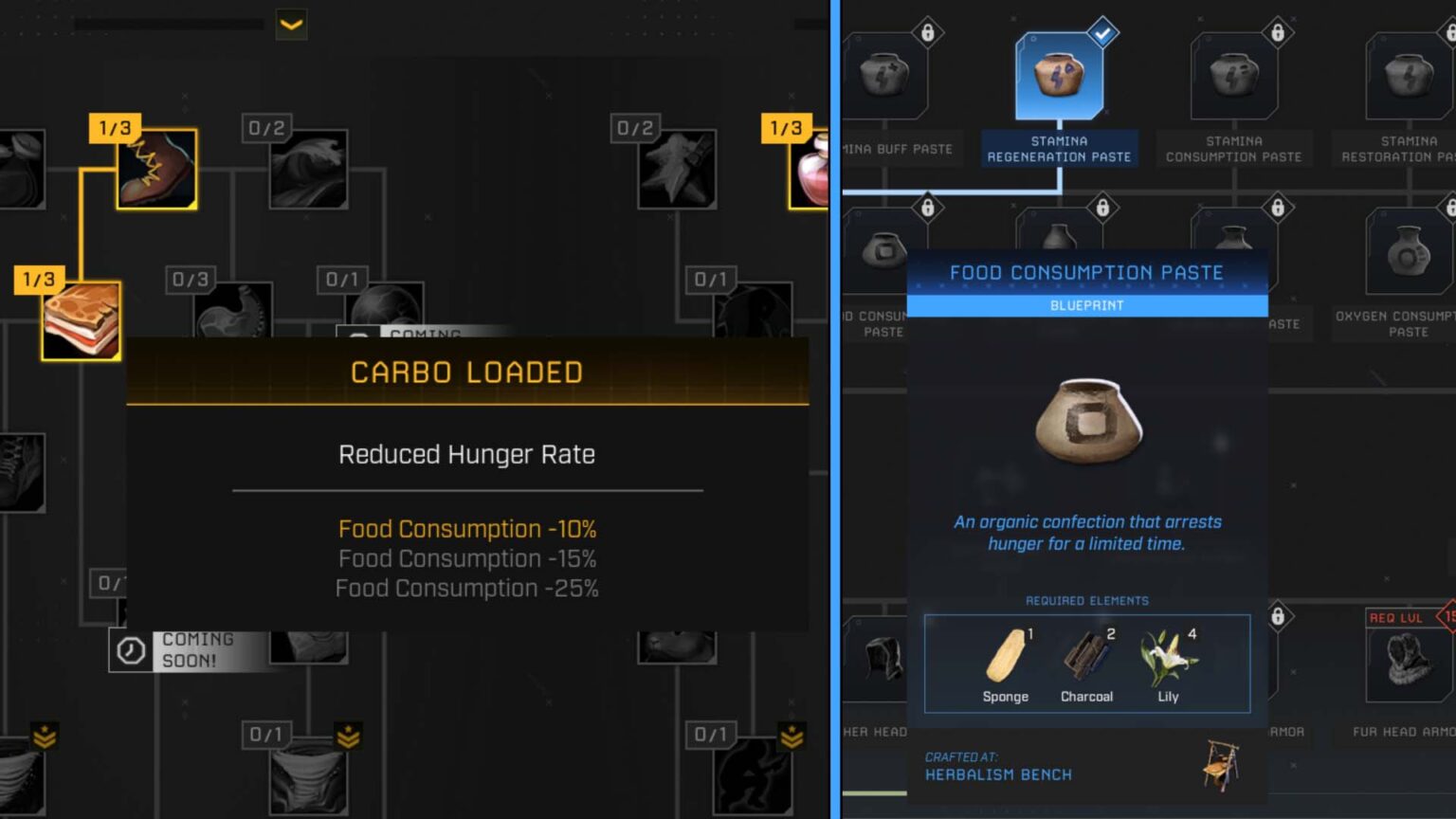Click the Food Consumption Paste title bar
This screenshot has height=819, width=1456.
1086,272
